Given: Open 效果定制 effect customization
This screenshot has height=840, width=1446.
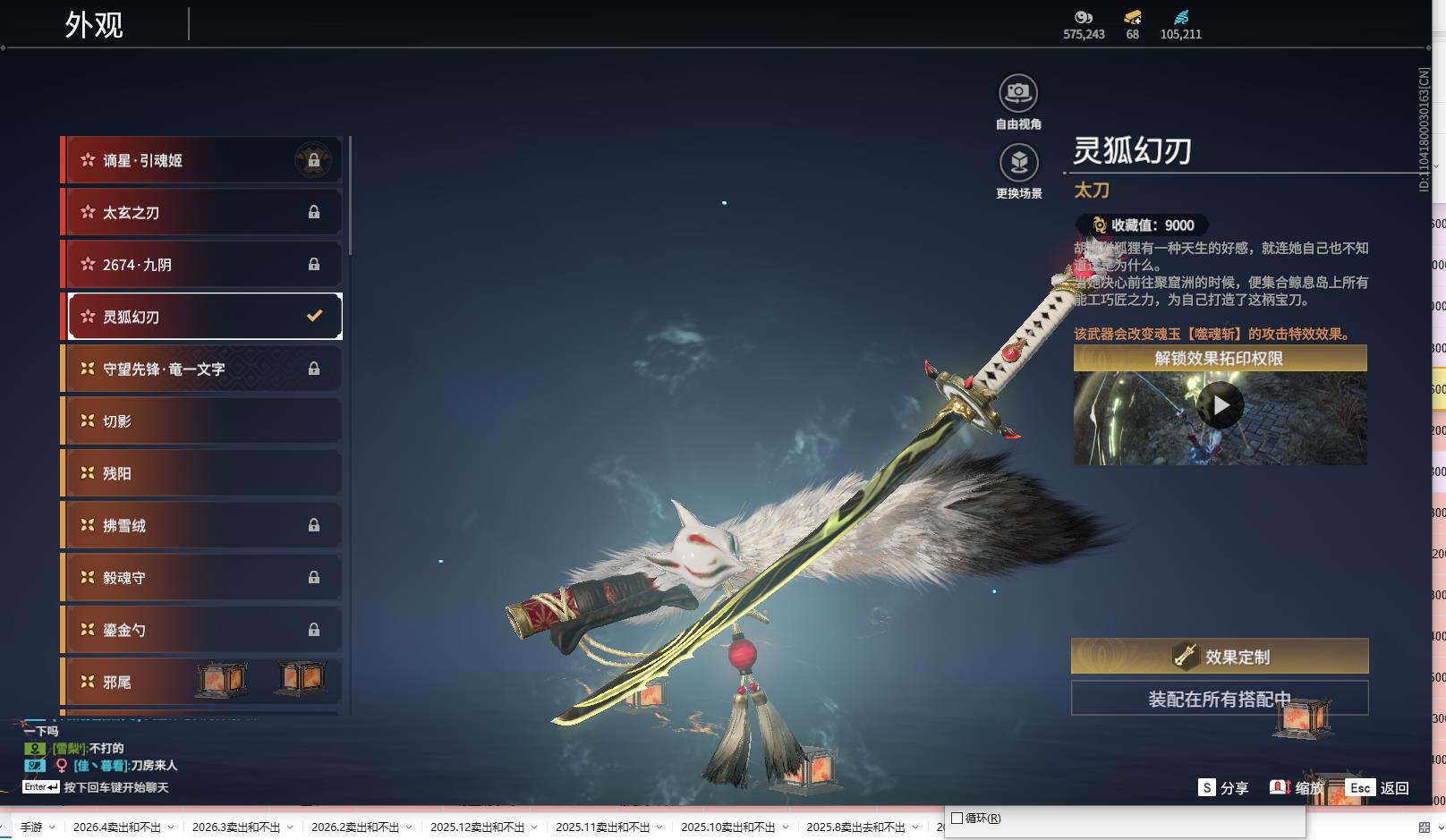Looking at the screenshot, I should pyautogui.click(x=1220, y=657).
